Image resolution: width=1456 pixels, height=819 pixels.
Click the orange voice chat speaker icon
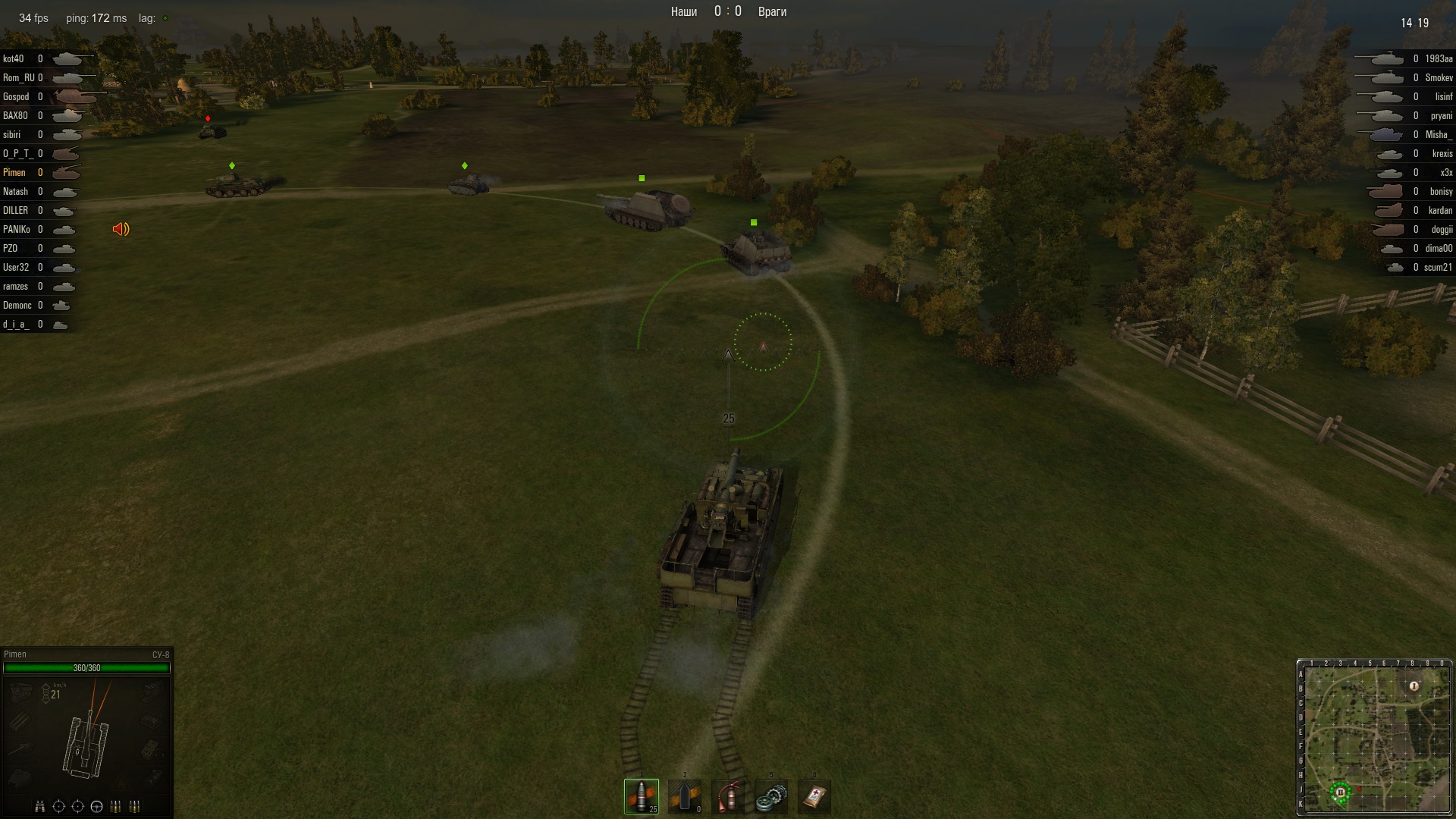point(121,229)
